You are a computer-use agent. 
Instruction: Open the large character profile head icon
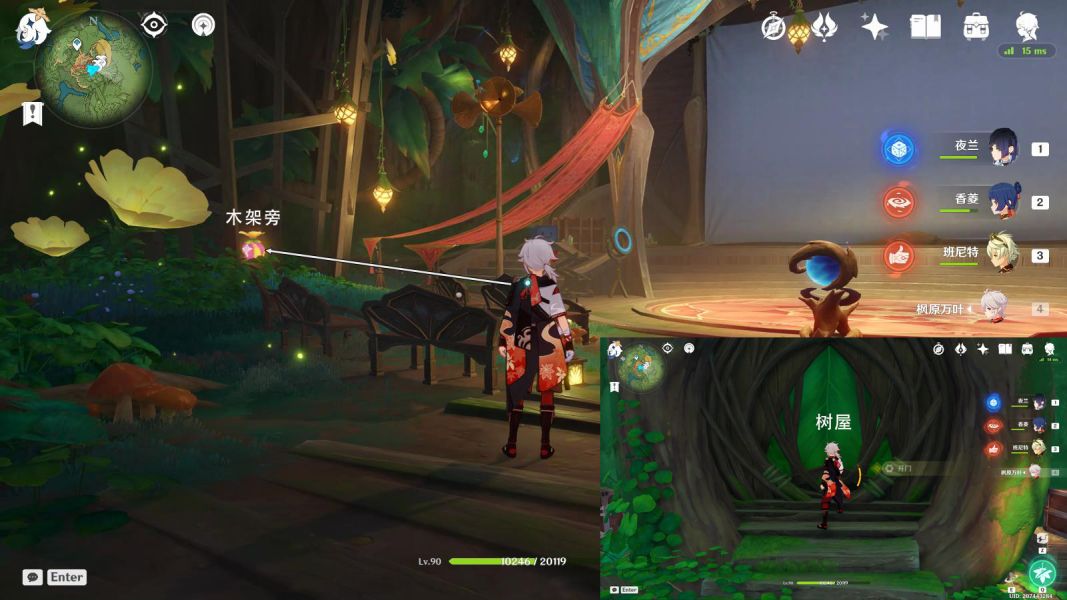pyautogui.click(x=1027, y=25)
